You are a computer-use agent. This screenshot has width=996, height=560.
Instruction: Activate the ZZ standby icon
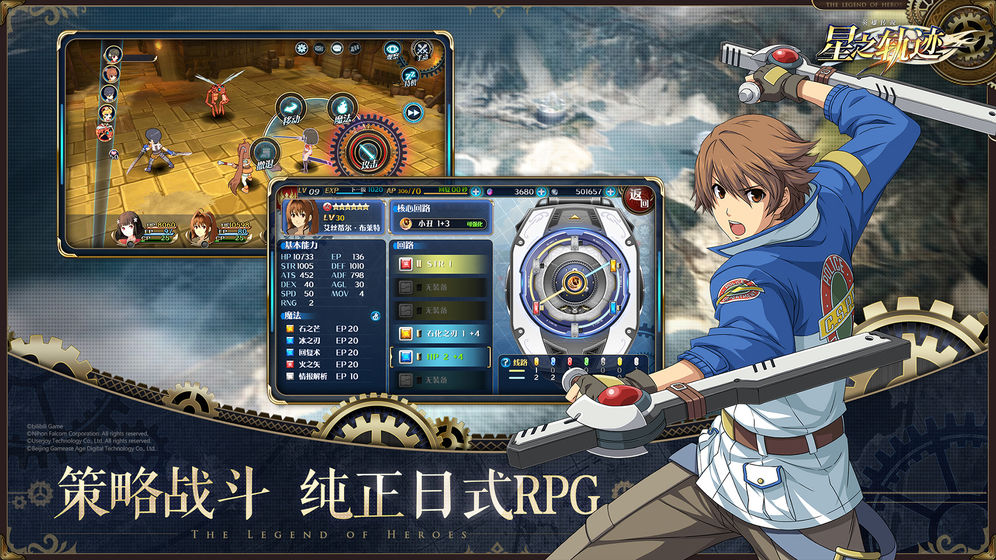(x=409, y=76)
